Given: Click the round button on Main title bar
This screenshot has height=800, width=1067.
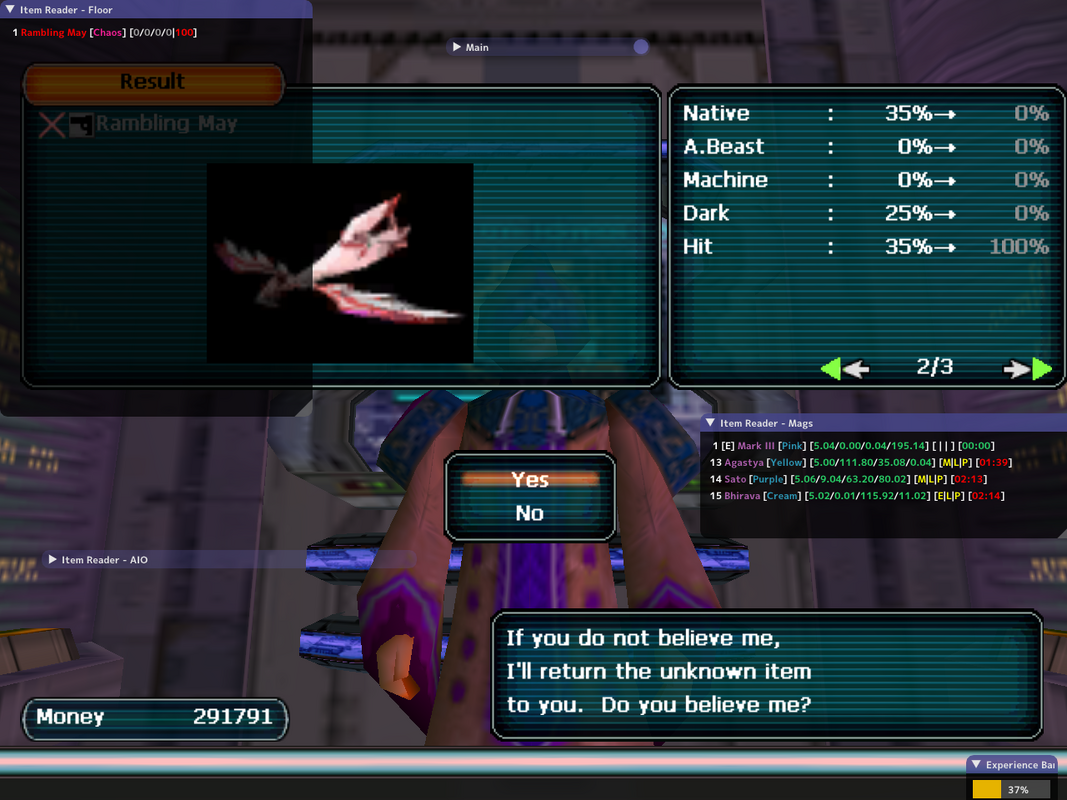Looking at the screenshot, I should [641, 47].
